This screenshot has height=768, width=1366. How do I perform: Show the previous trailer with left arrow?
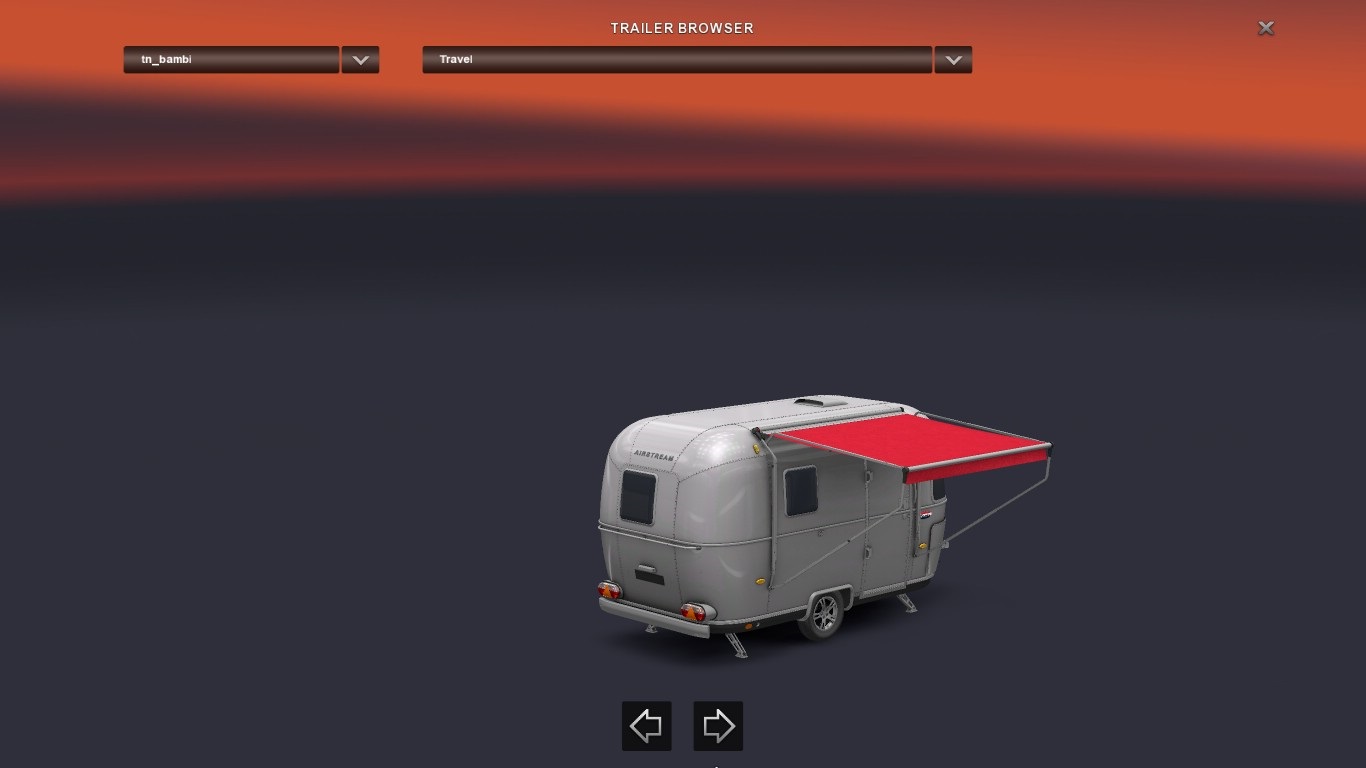[646, 726]
